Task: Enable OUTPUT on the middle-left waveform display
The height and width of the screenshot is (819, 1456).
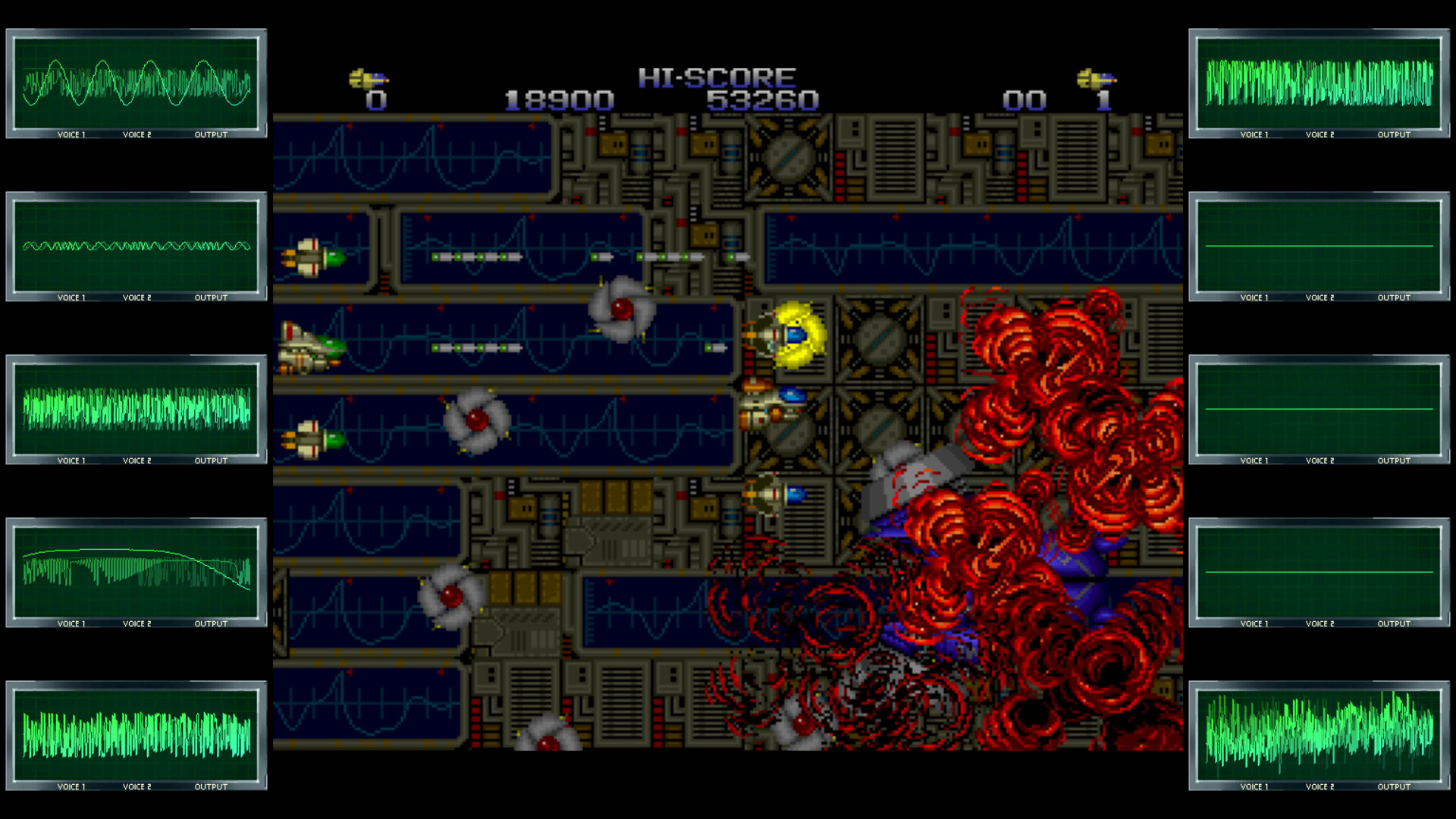Action: point(209,460)
